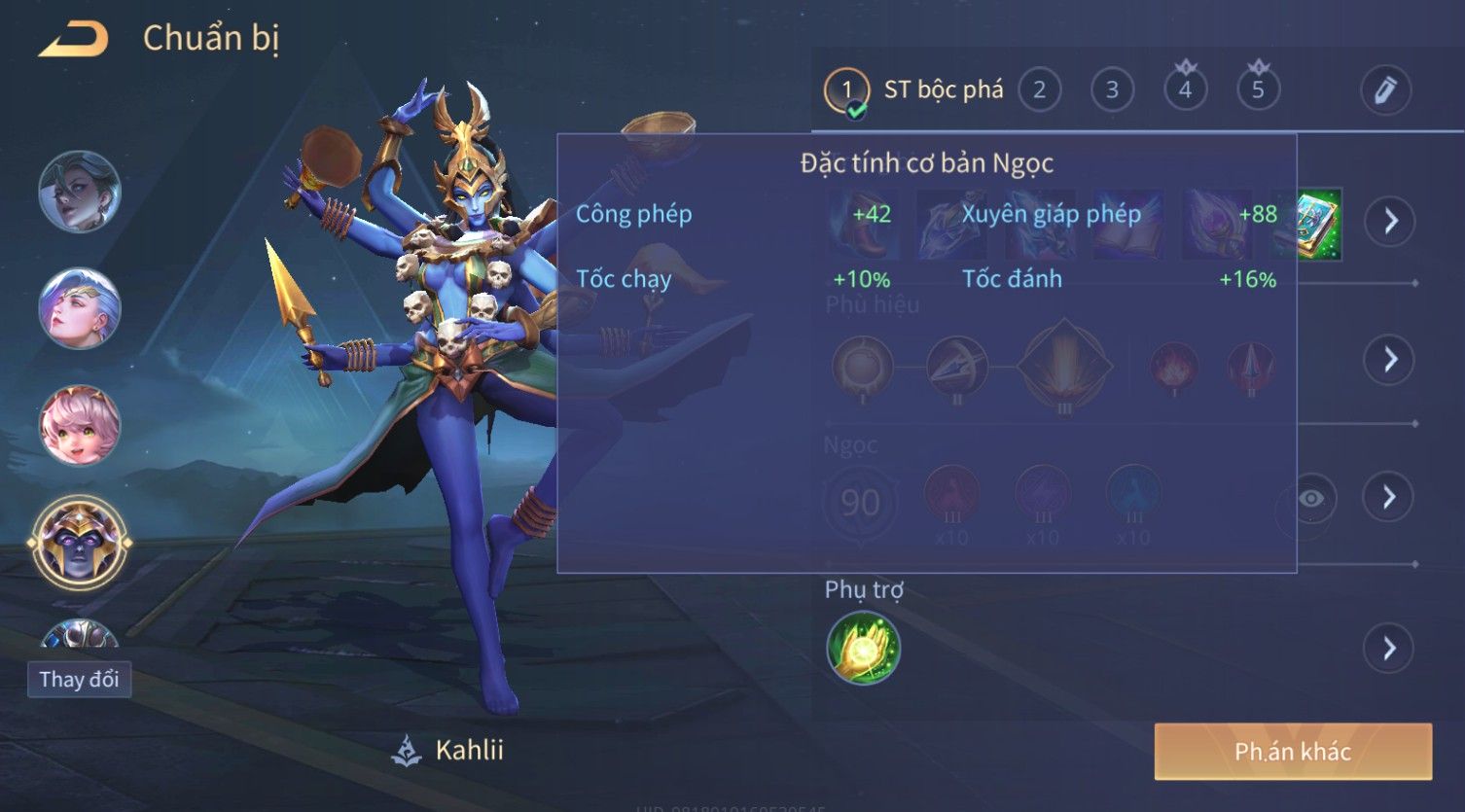The image size is (1465, 812).
Task: Choose the pink-haired hero portrait
Action: [x=80, y=425]
